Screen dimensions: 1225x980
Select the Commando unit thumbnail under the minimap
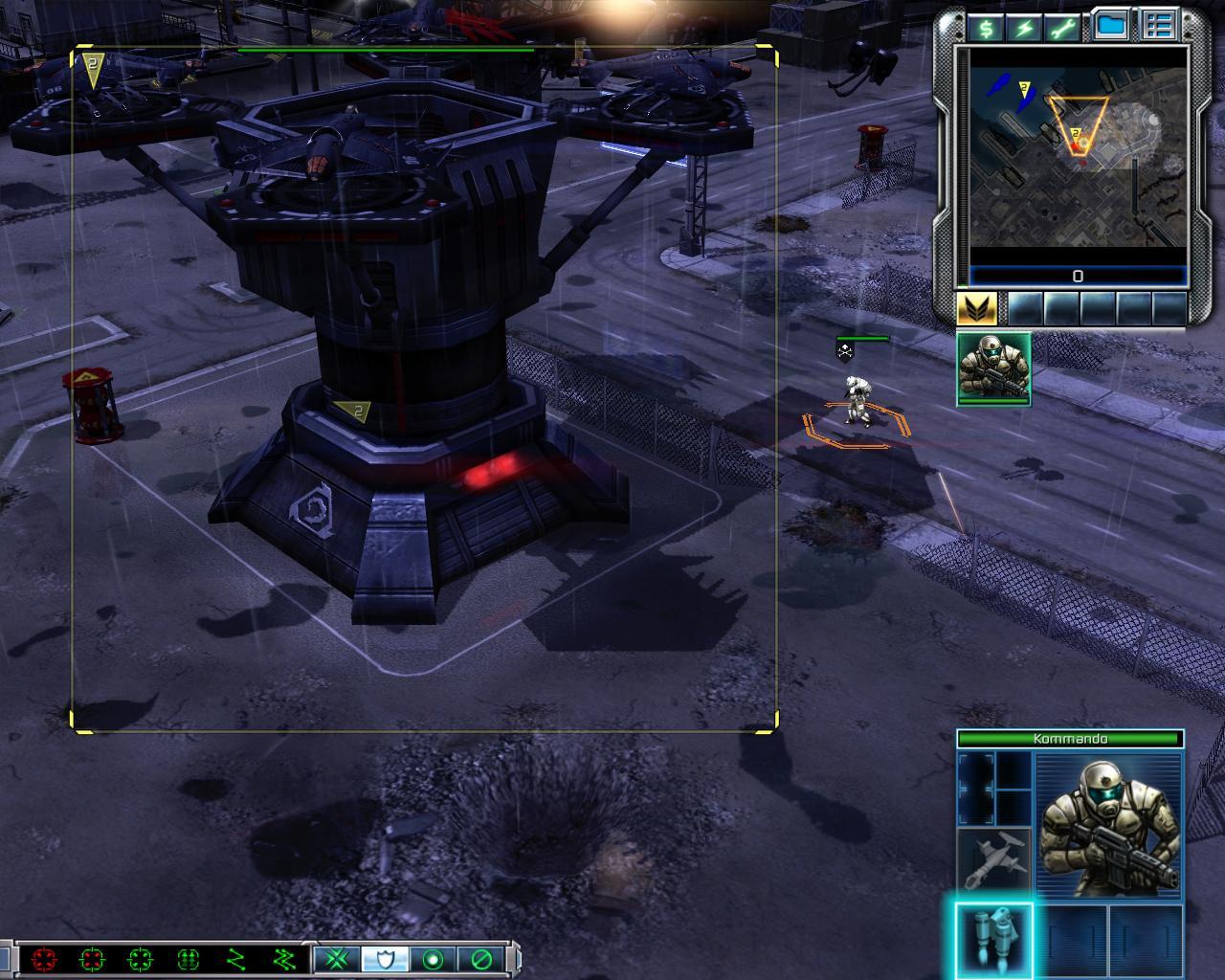[x=993, y=368]
